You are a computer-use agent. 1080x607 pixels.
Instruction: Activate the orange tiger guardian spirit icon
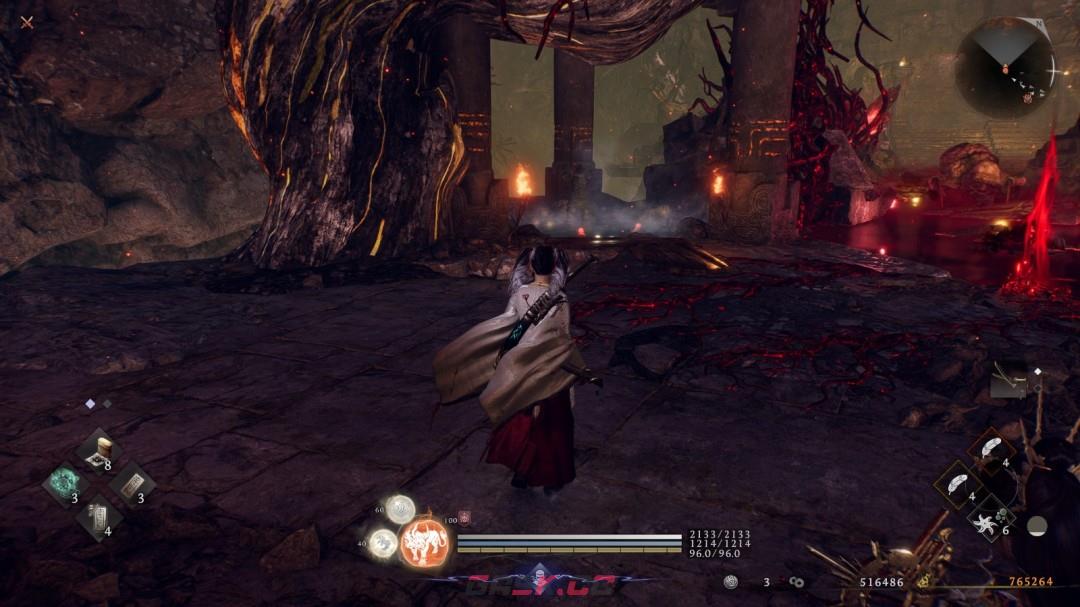422,542
